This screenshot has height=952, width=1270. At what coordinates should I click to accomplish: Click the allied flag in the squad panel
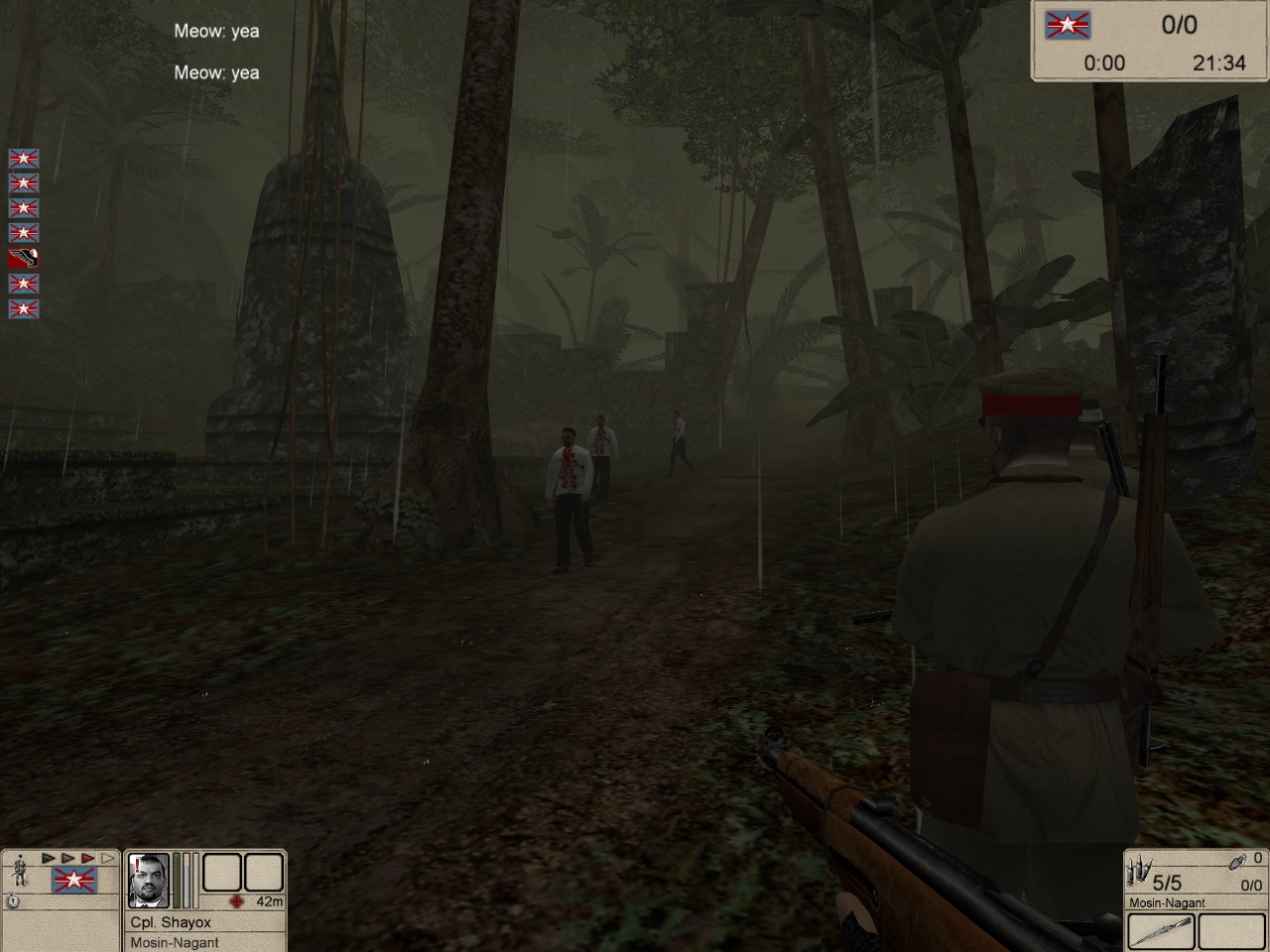coord(73,879)
